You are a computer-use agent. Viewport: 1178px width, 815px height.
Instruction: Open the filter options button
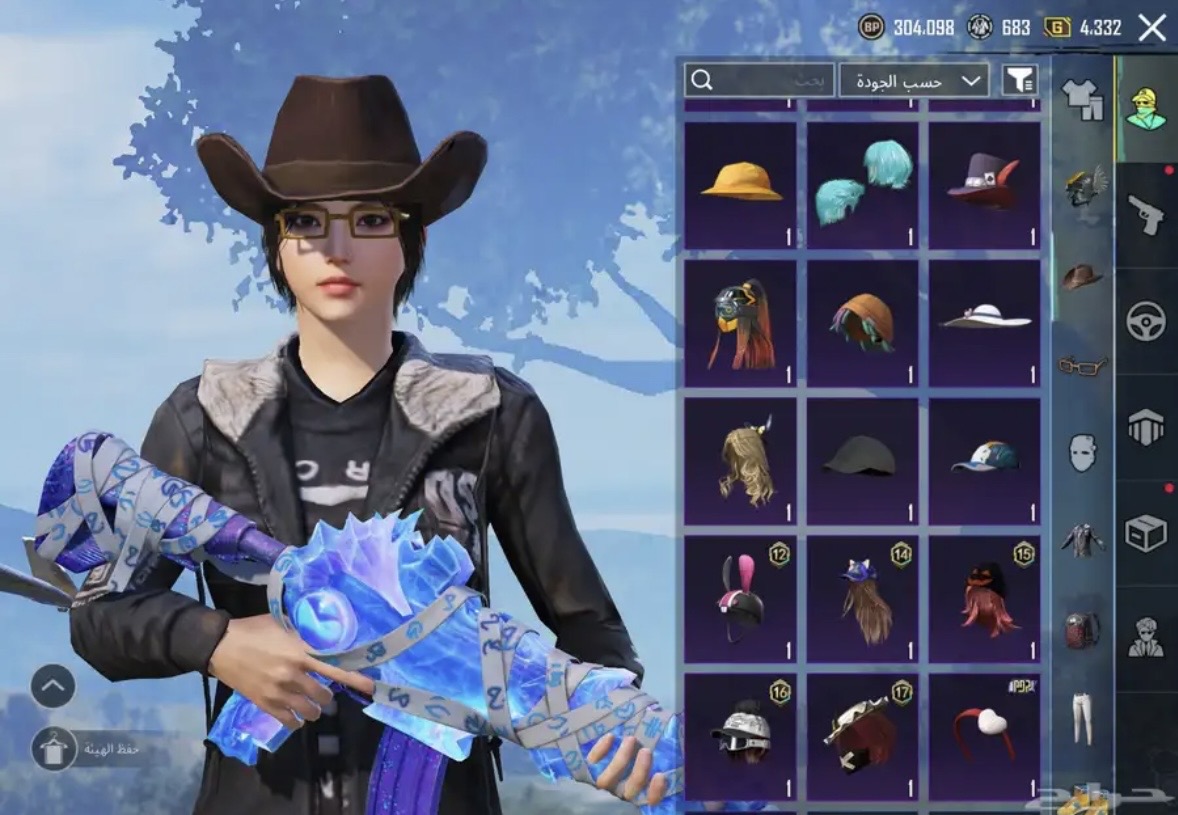pos(1019,80)
